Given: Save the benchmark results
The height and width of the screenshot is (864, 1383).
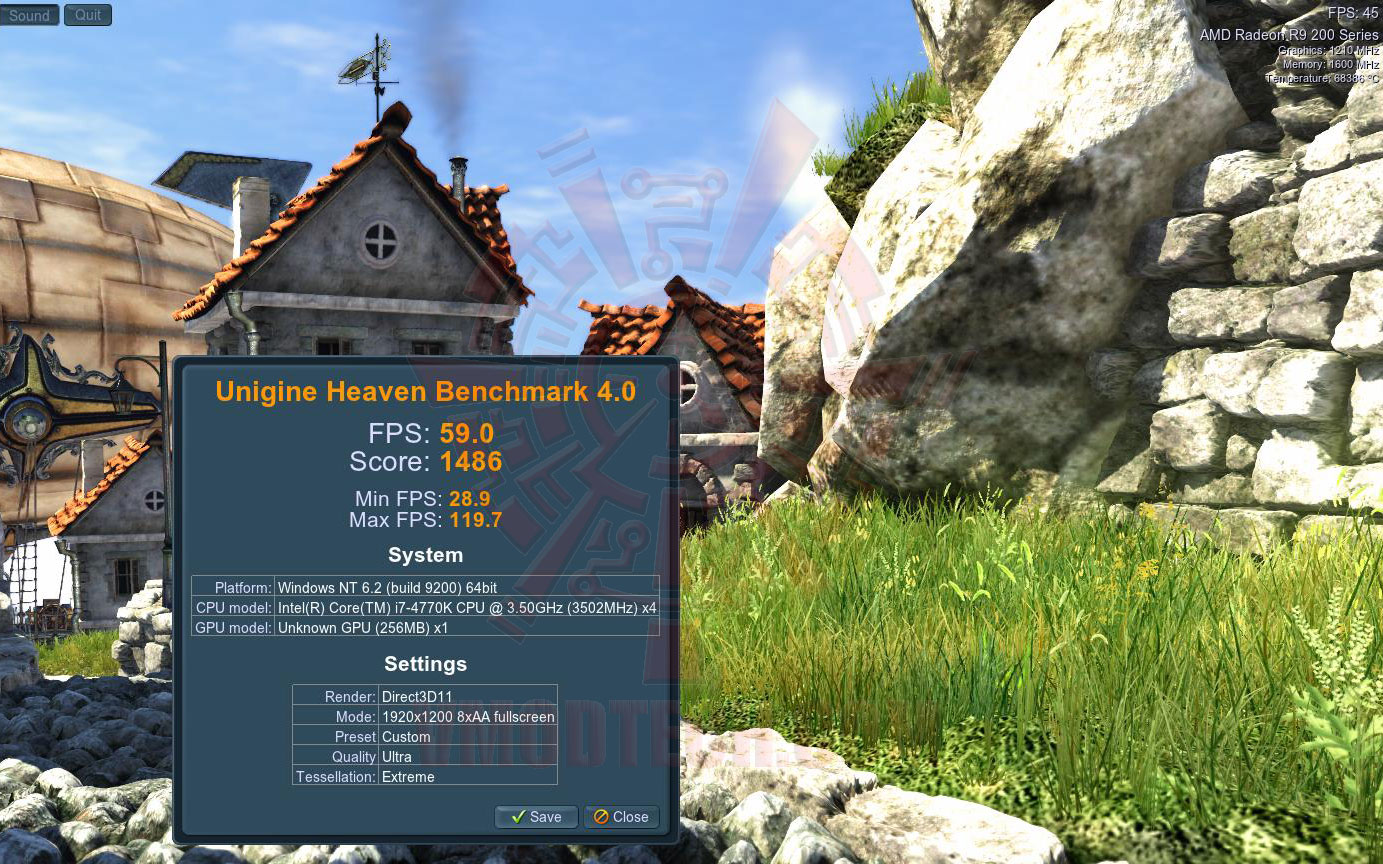Looking at the screenshot, I should click(x=536, y=817).
